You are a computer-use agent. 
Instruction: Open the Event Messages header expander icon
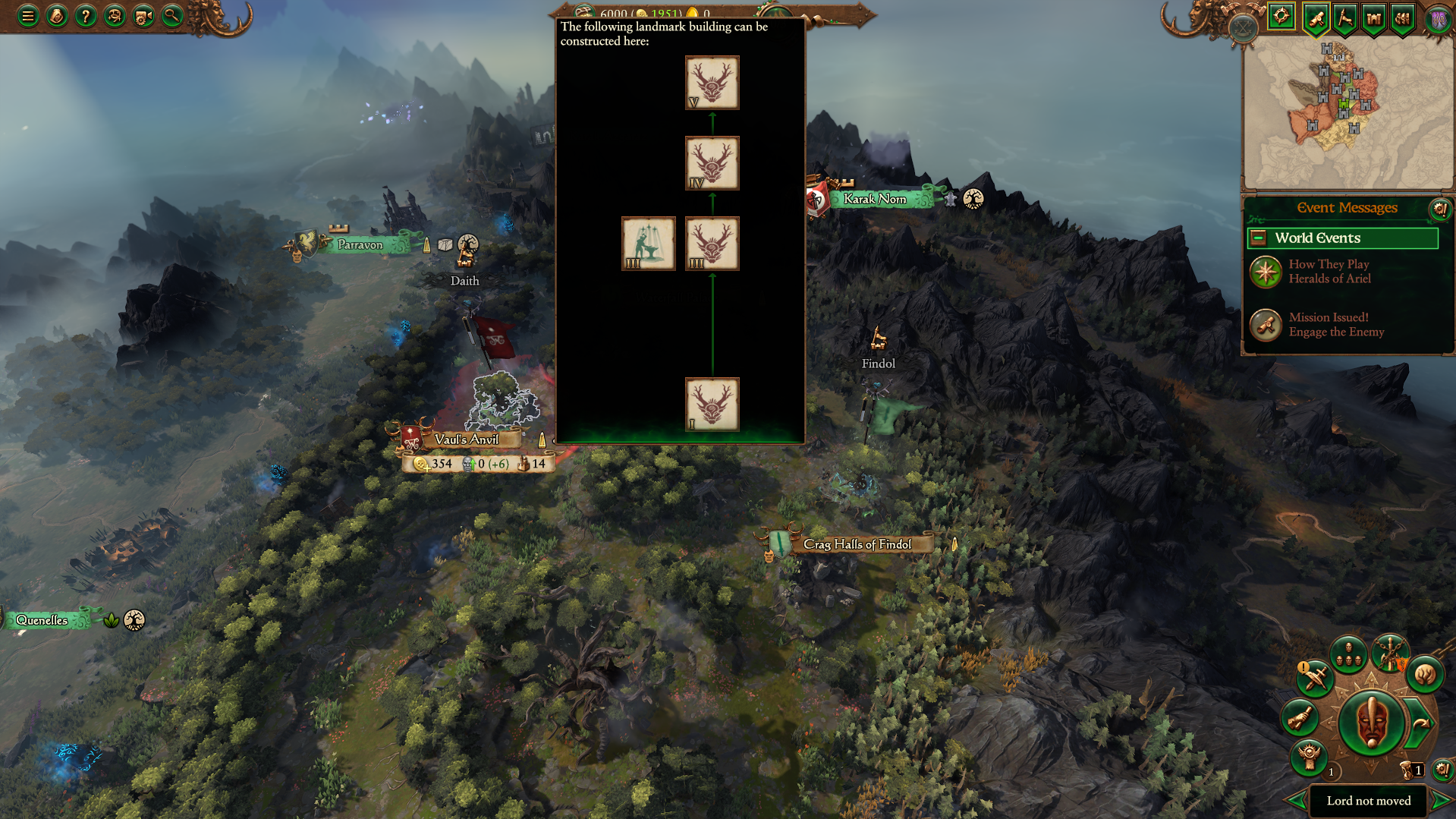pyautogui.click(x=1440, y=210)
